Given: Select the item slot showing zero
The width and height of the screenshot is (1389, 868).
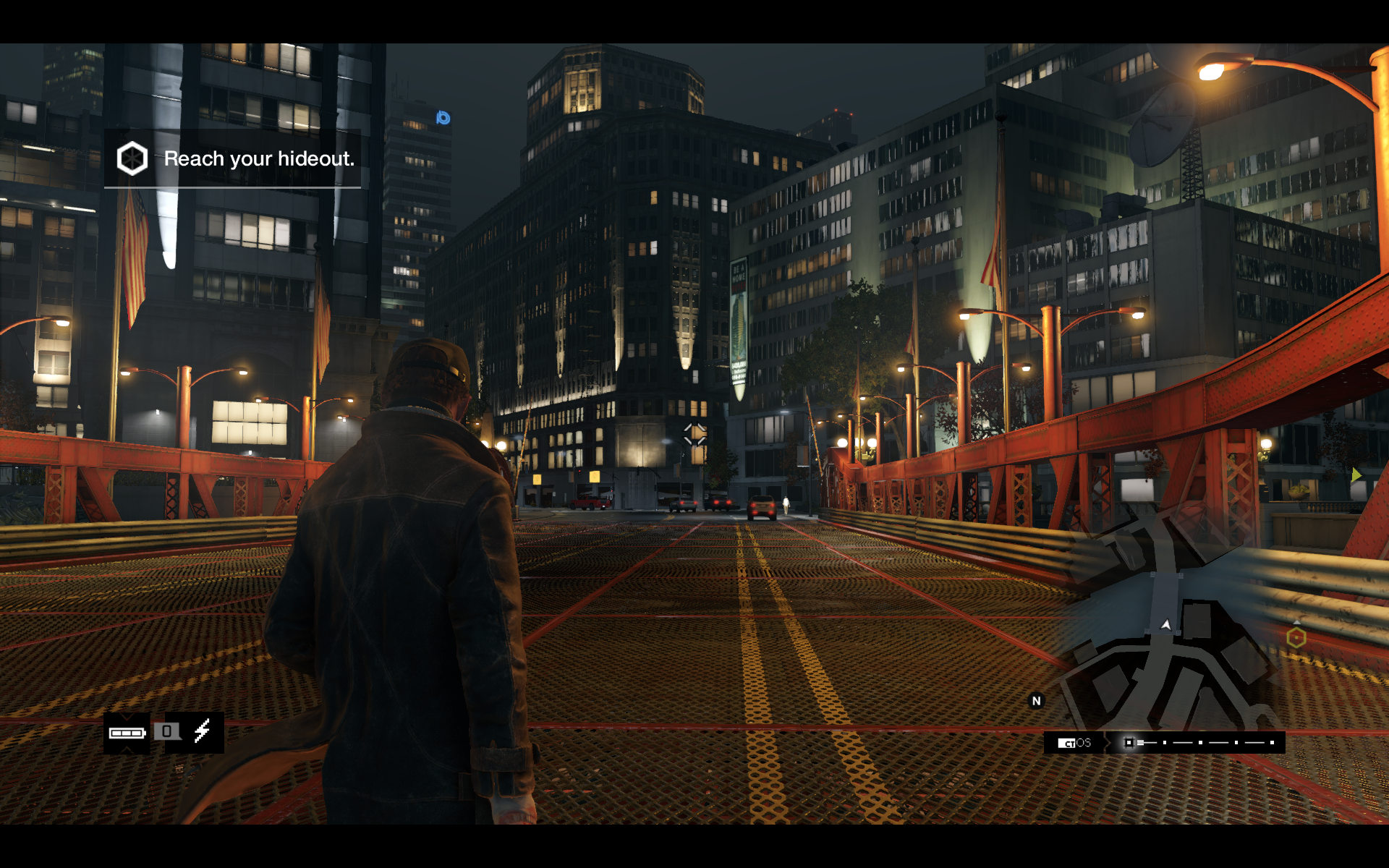Looking at the screenshot, I should pyautogui.click(x=167, y=731).
